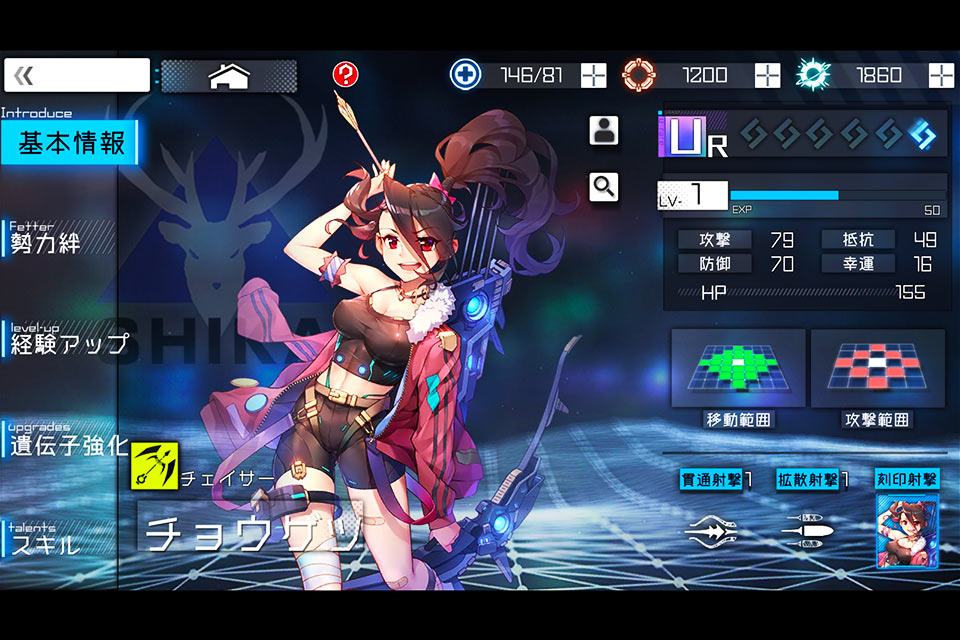Add more stamina with the plus button
This screenshot has width=960, height=640.
pos(594,75)
